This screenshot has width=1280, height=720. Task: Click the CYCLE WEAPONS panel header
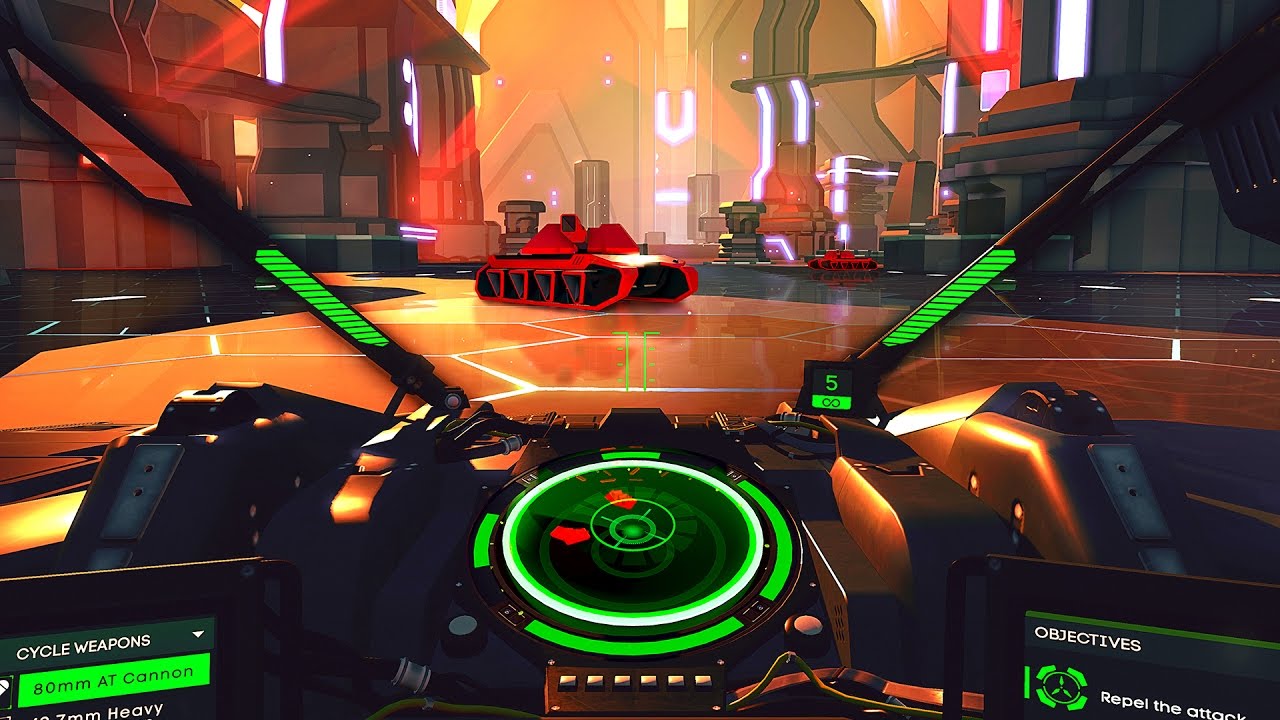(x=82, y=646)
